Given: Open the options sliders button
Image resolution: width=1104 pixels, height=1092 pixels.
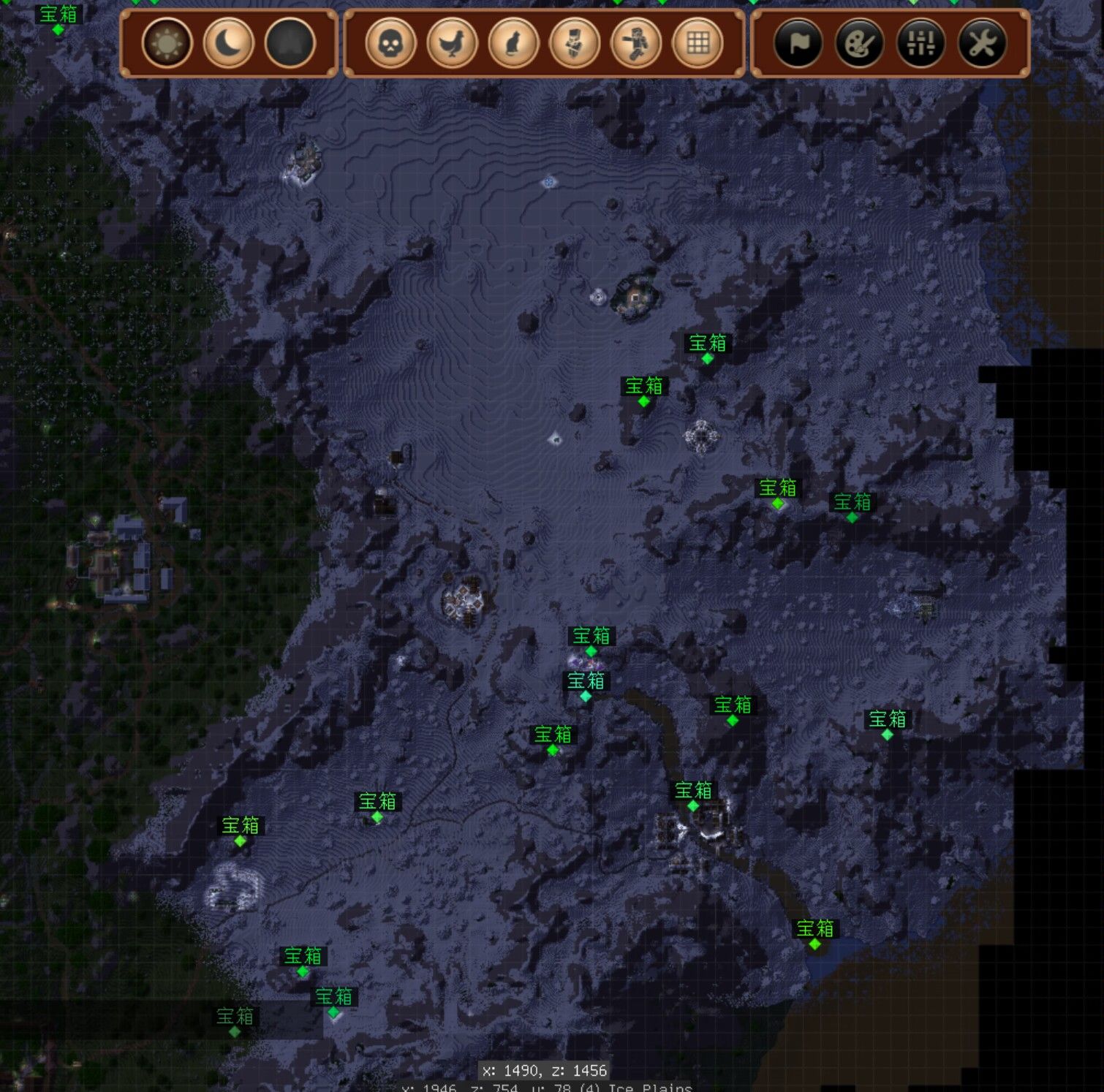Looking at the screenshot, I should [x=920, y=43].
